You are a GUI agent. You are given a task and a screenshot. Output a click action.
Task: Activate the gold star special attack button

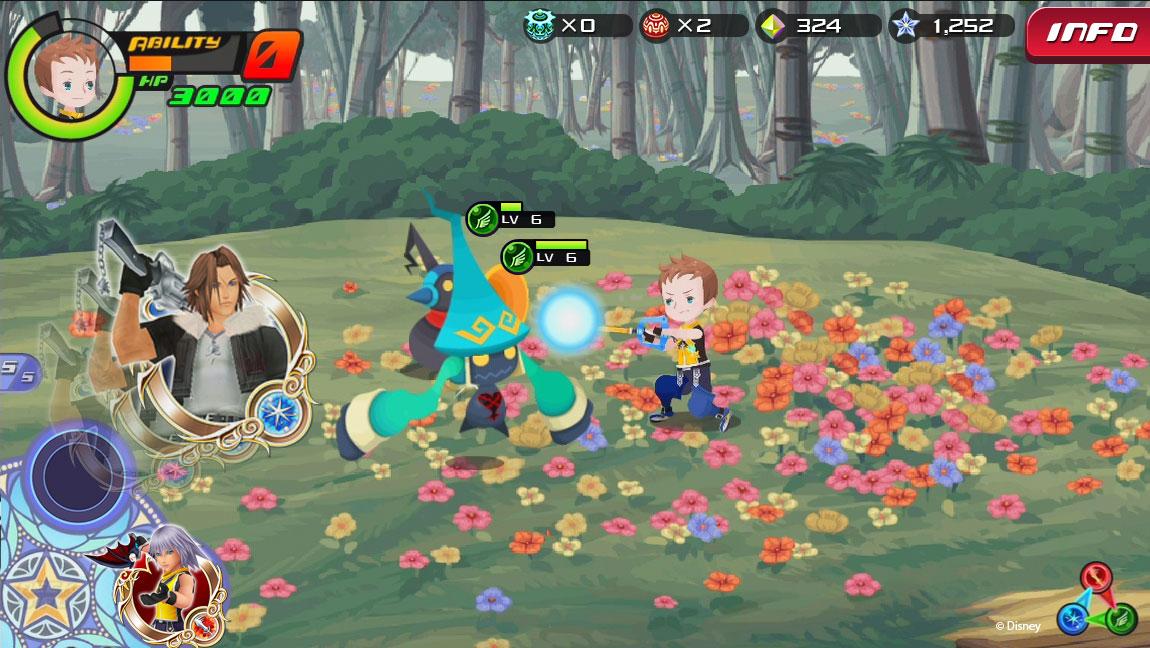click(43, 593)
